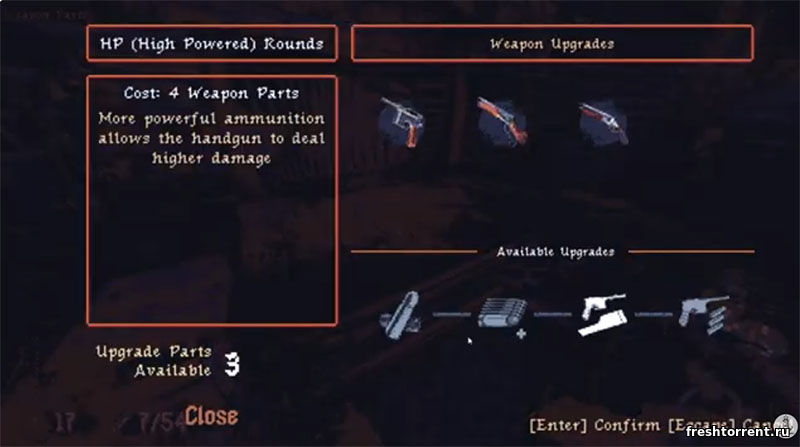Close the weapon upgrades screen
Viewport: 800px width, 447px height.
click(x=211, y=414)
